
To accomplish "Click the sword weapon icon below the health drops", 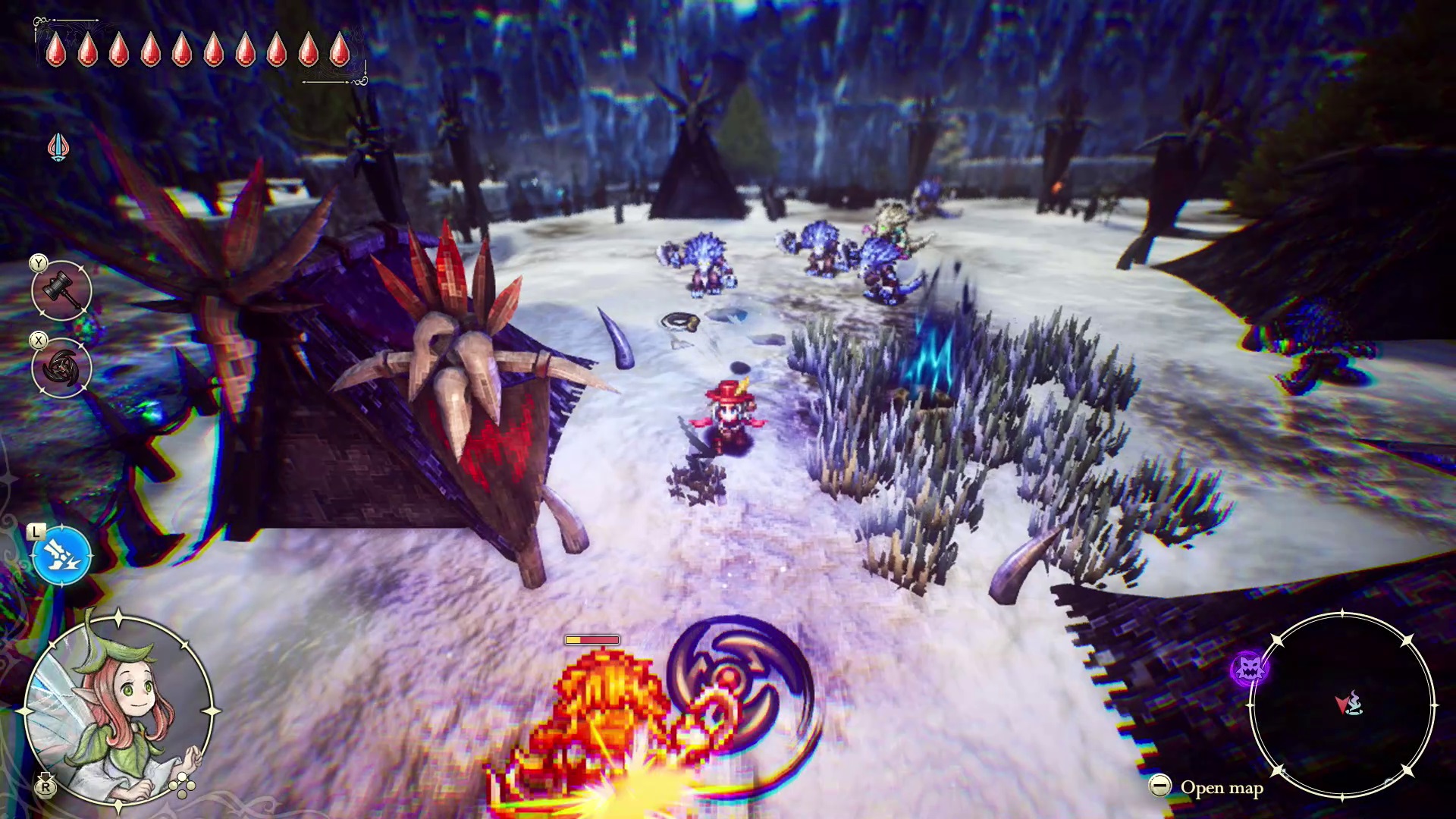I will coord(58,146).
